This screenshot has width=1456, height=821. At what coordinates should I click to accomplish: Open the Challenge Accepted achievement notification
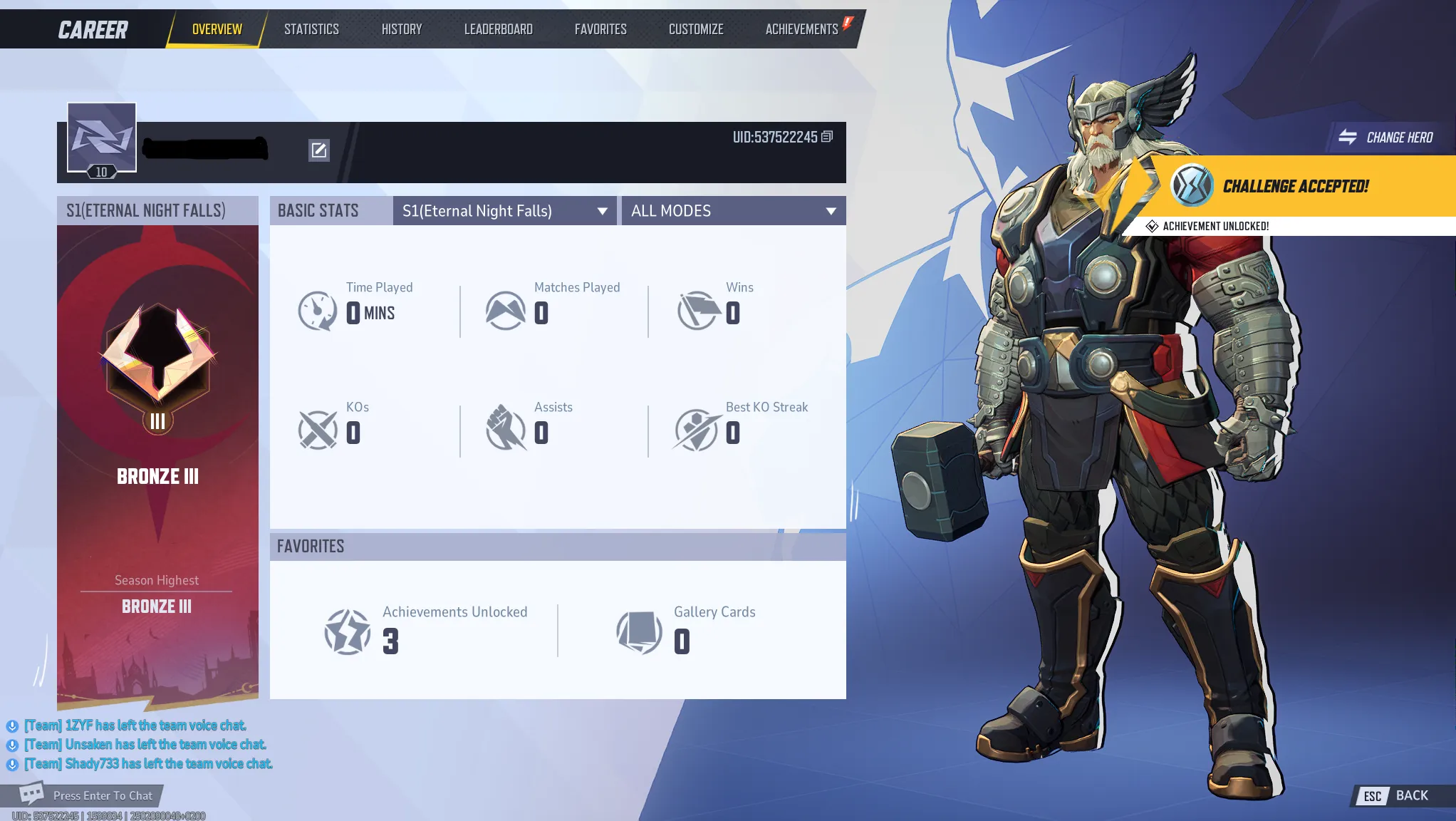(1295, 187)
